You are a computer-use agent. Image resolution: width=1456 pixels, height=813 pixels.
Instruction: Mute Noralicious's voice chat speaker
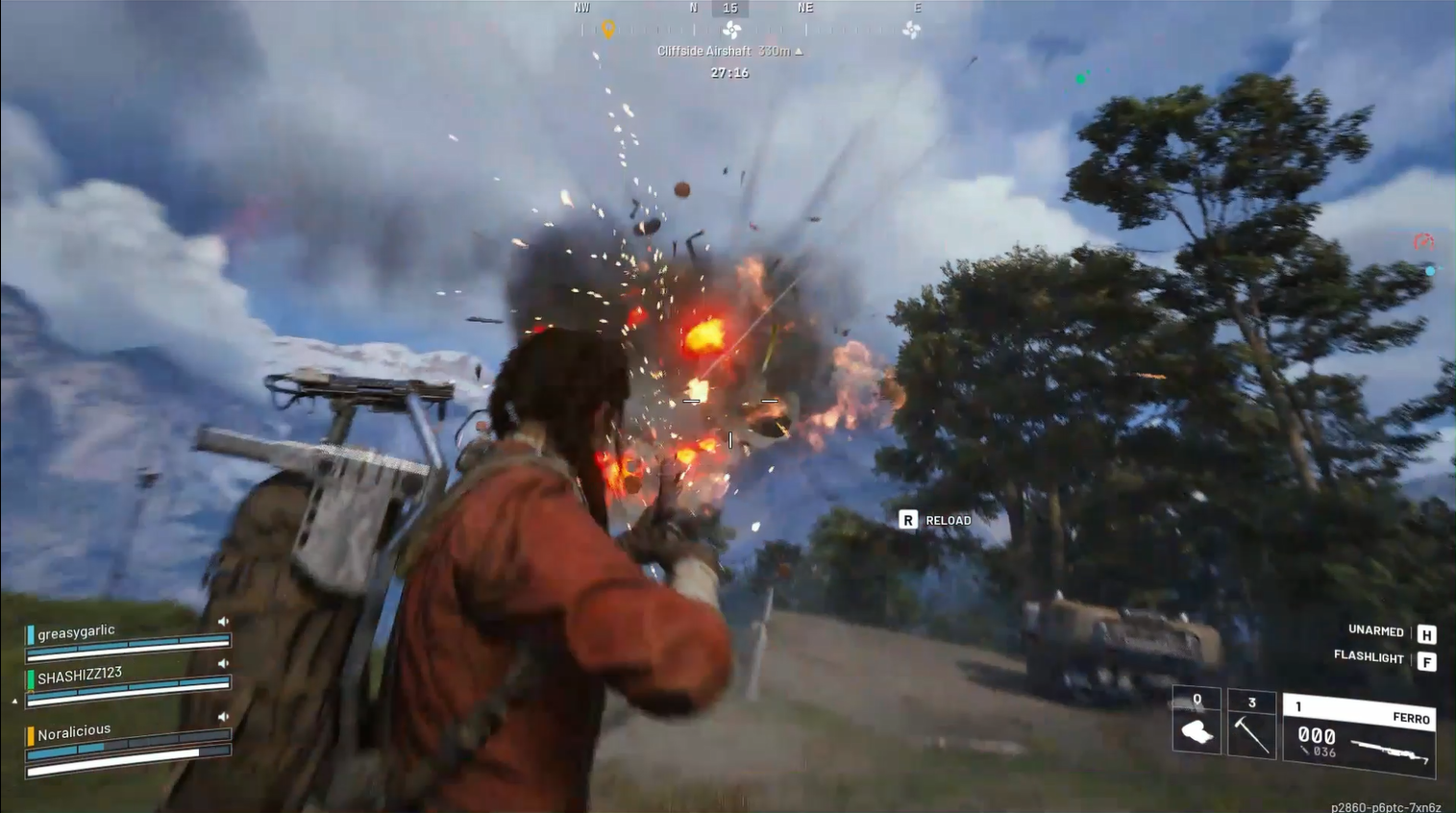(225, 715)
